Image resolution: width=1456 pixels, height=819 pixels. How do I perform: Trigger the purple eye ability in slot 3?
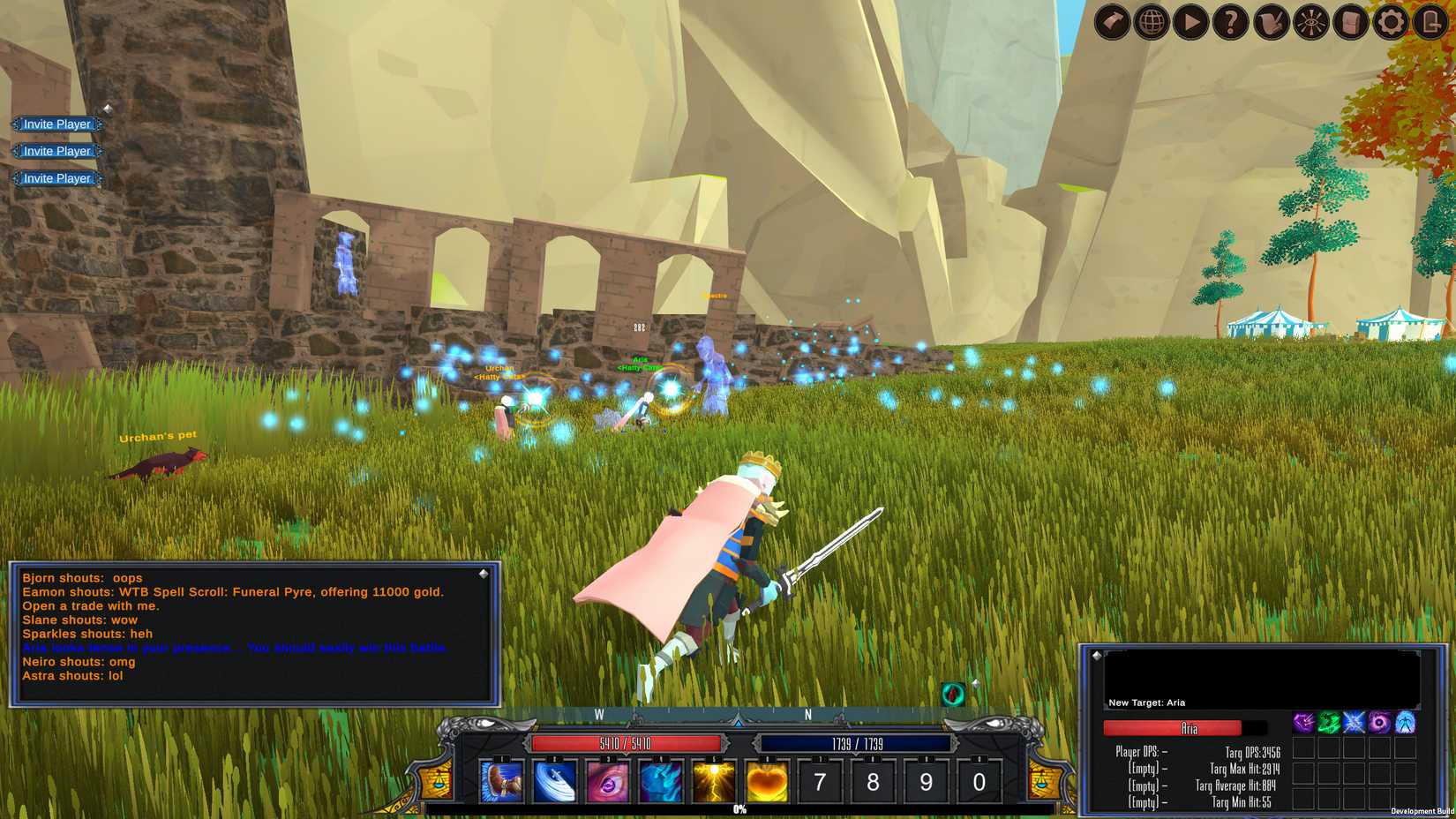click(x=609, y=781)
